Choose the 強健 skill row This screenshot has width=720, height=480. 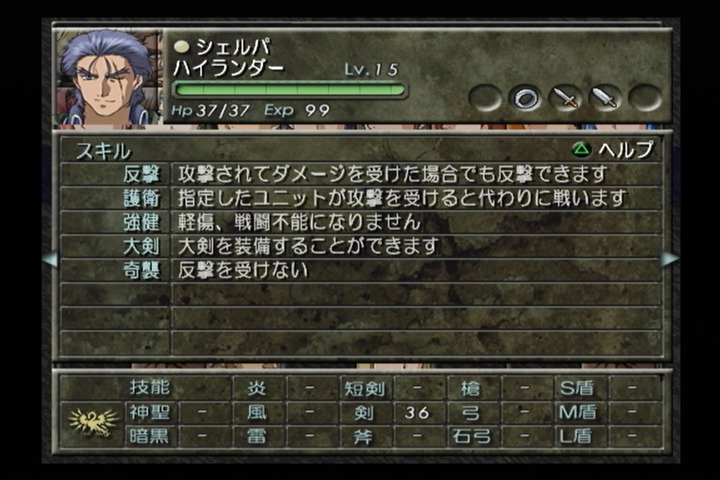(360, 222)
